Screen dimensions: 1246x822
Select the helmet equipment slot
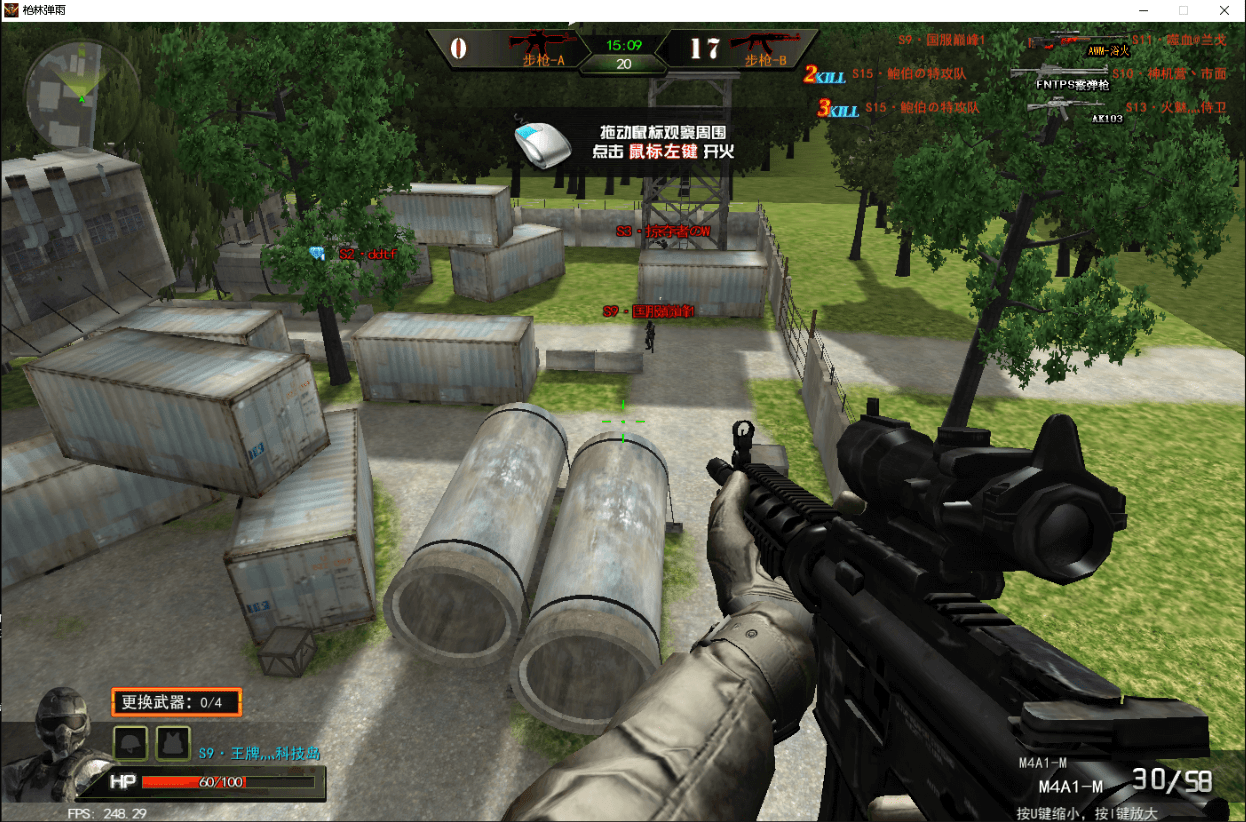(132, 743)
